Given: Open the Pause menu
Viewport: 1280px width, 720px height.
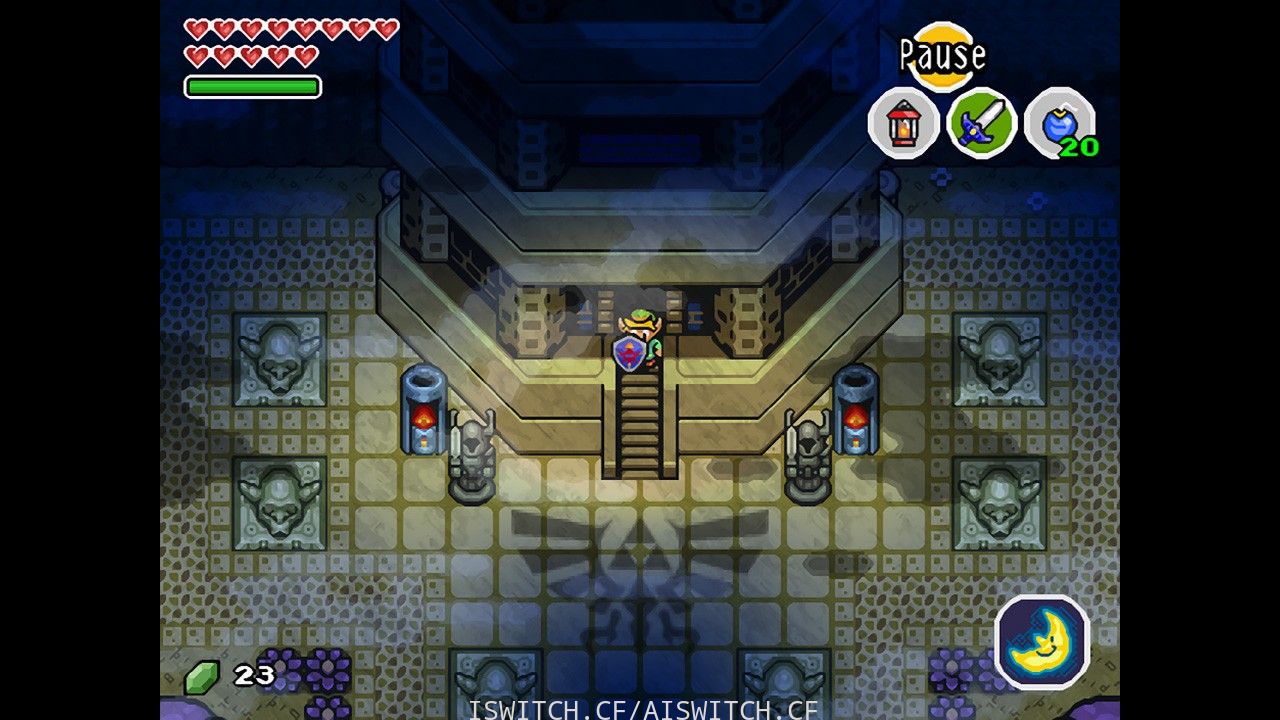Looking at the screenshot, I should point(942,56).
